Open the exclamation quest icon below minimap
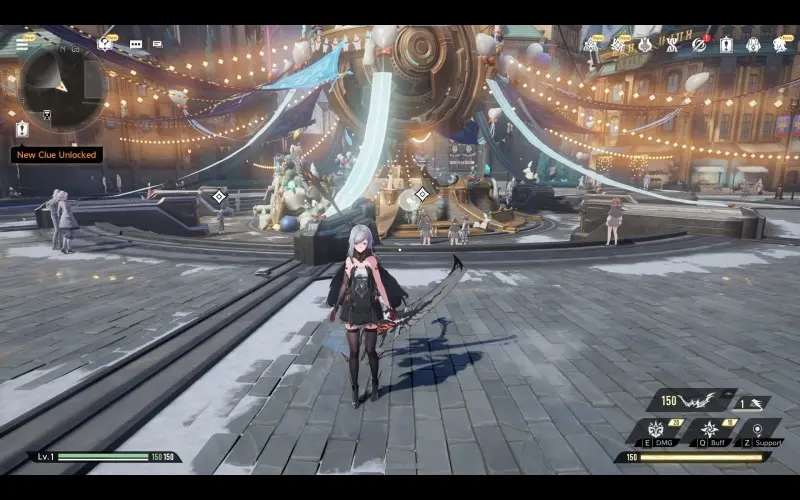The image size is (800, 500). pos(22,128)
